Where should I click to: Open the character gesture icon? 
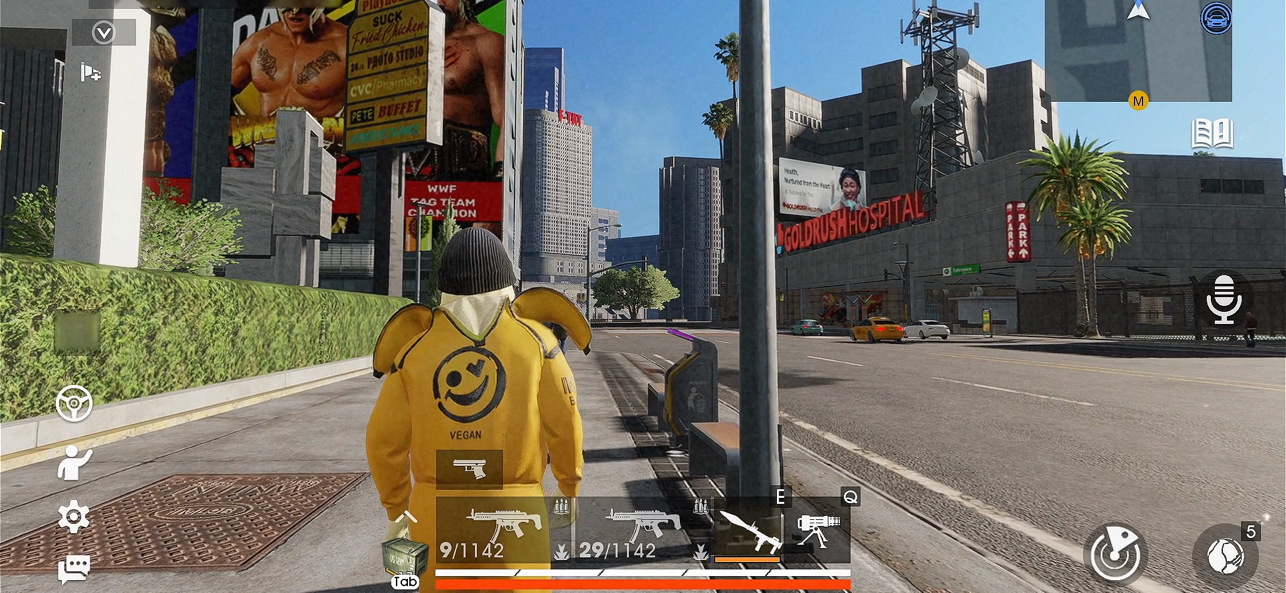74,462
